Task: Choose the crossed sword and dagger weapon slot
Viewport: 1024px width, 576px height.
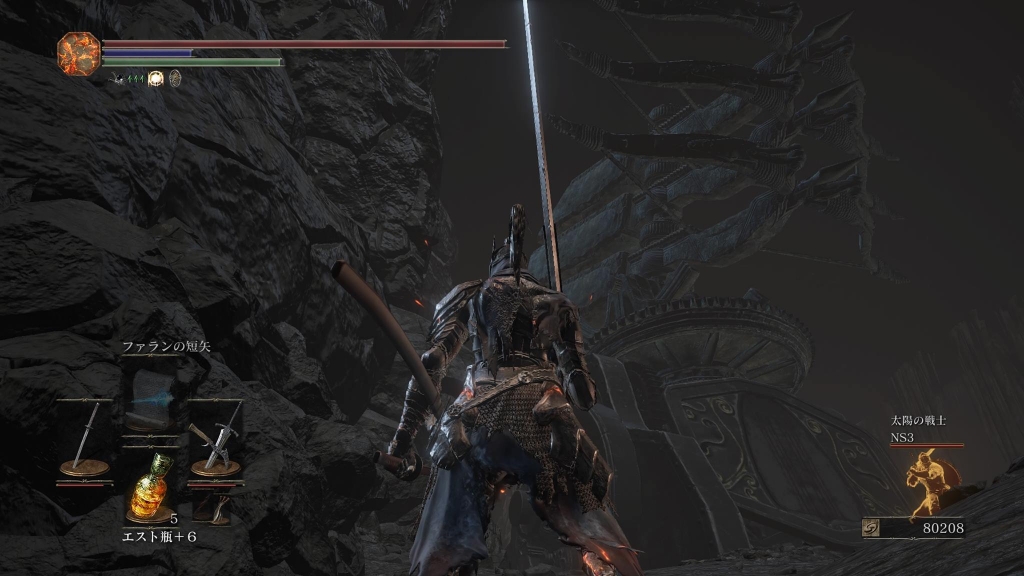Action: [x=216, y=438]
